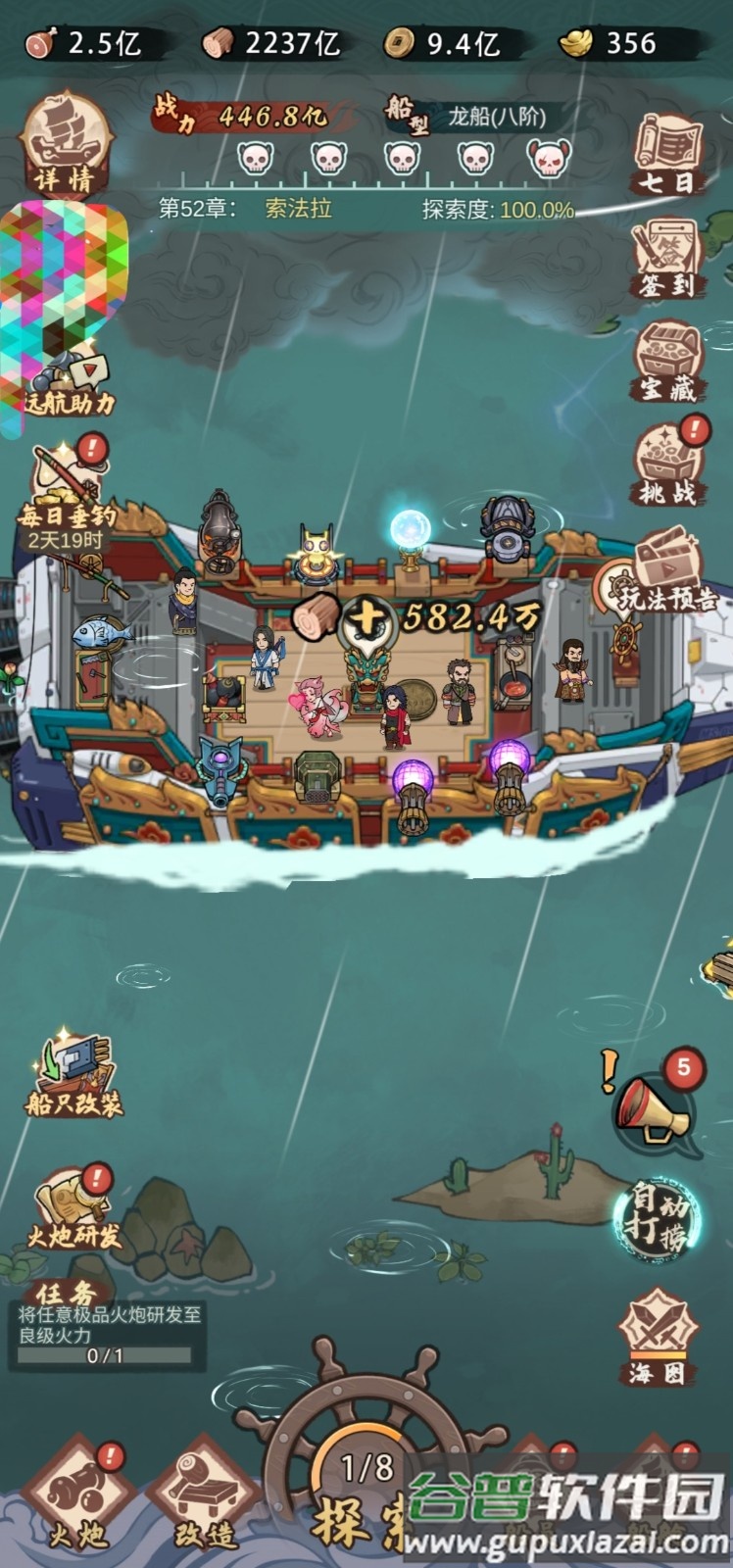Open the 七日 seven-day event
The width and height of the screenshot is (733, 1568).
point(668,153)
